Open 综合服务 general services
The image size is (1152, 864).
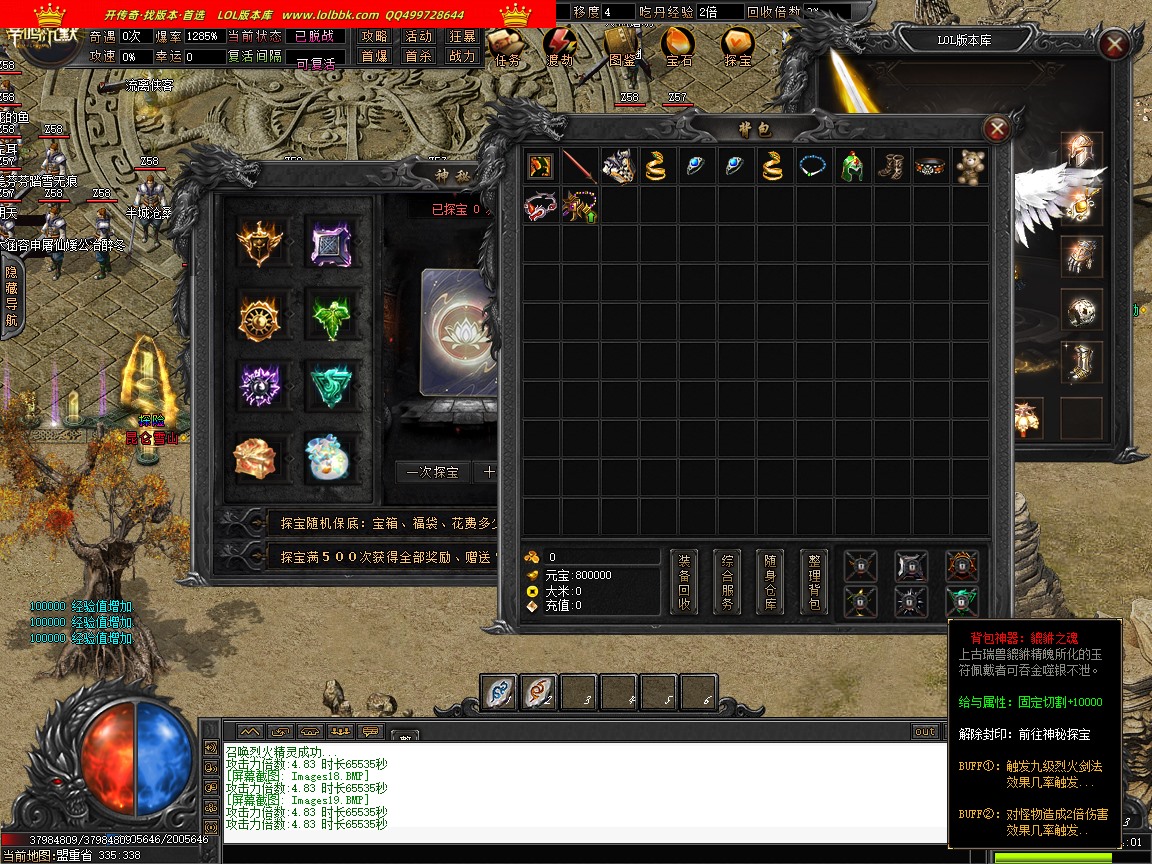(728, 582)
